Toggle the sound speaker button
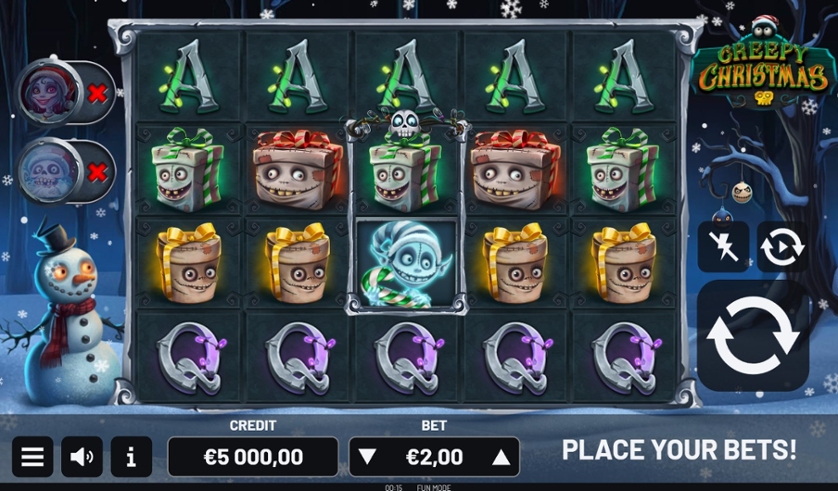The height and width of the screenshot is (491, 838). pyautogui.click(x=82, y=457)
